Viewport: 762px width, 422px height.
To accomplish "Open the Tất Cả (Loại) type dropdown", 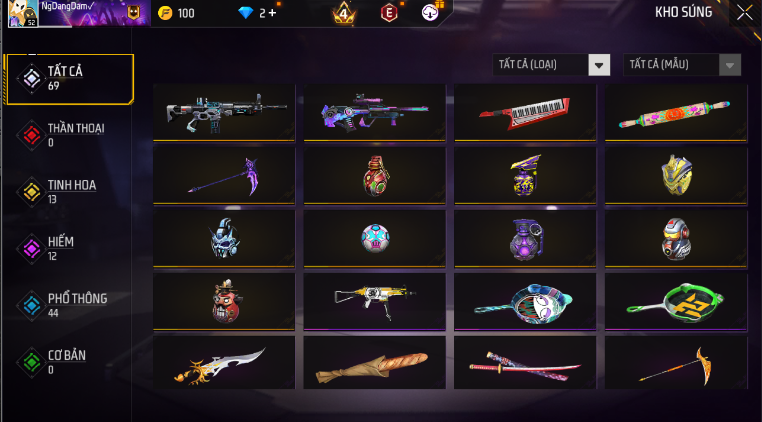I will click(x=552, y=65).
